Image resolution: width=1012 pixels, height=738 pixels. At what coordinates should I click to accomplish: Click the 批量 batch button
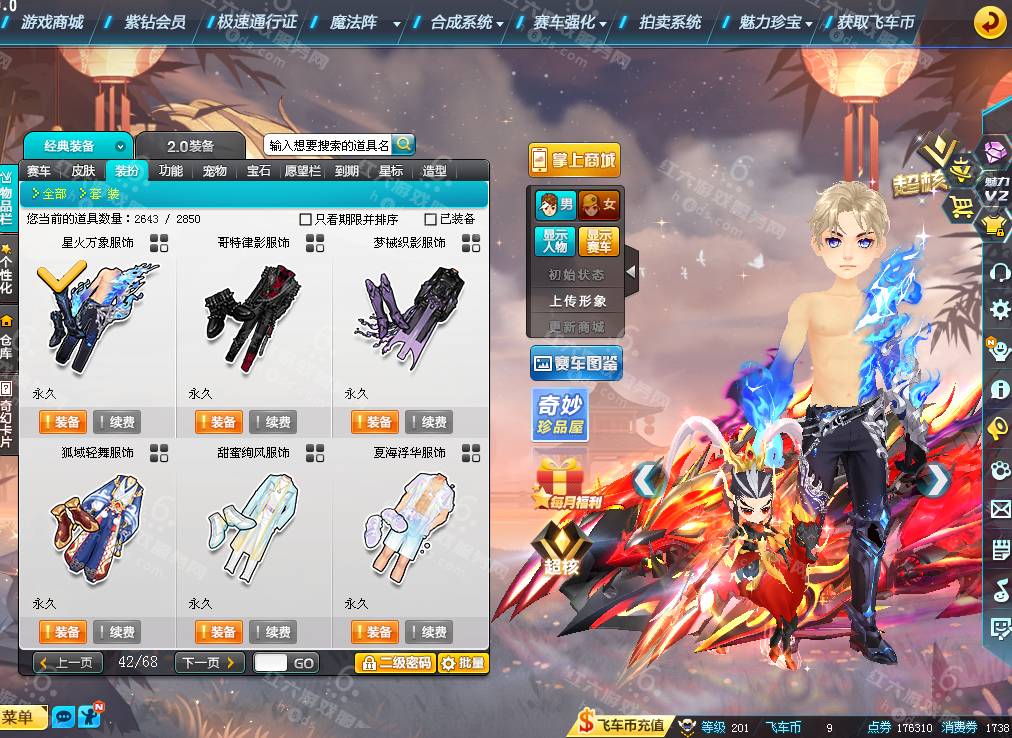462,662
